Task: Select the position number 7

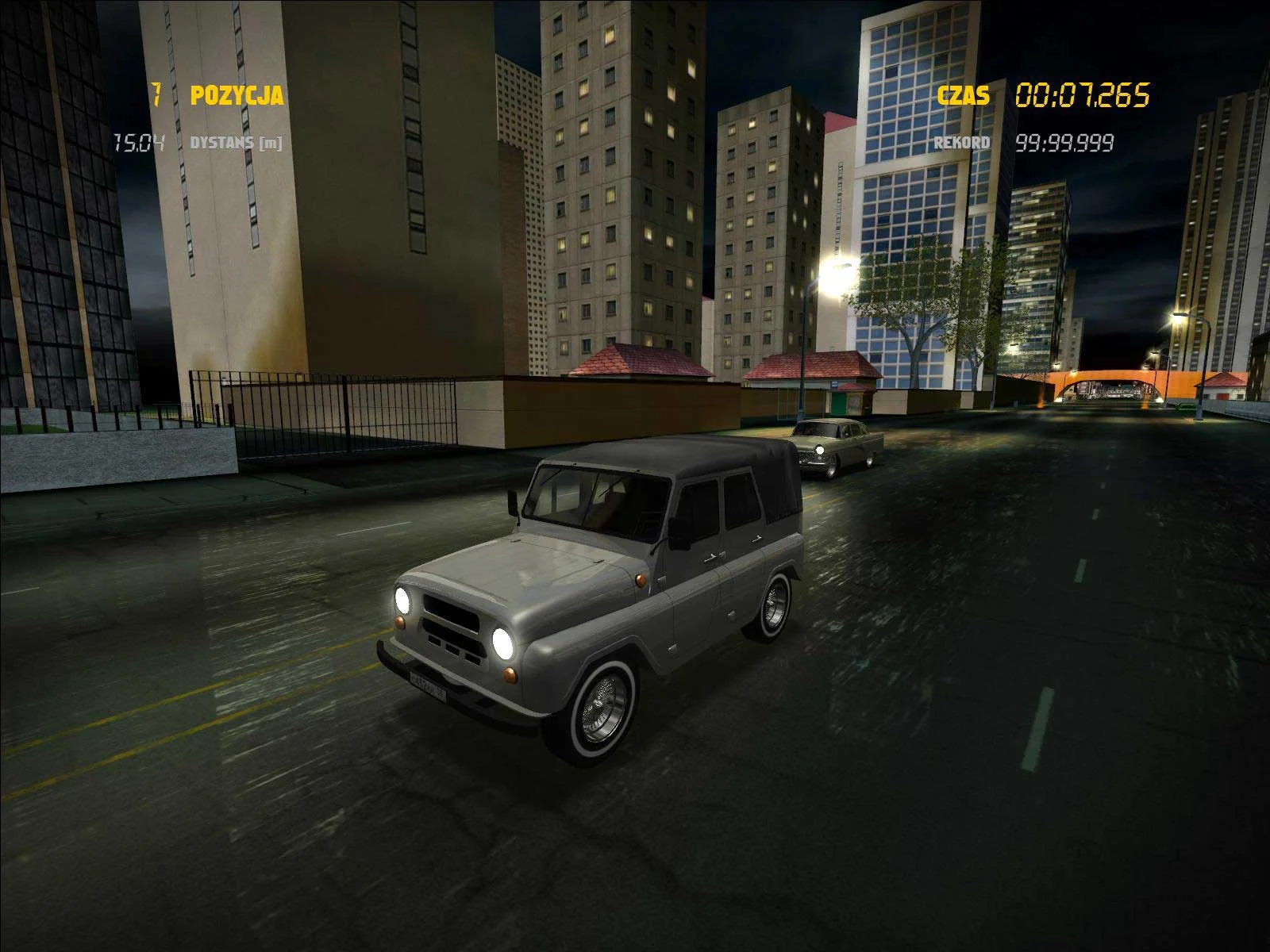Action: pyautogui.click(x=157, y=95)
